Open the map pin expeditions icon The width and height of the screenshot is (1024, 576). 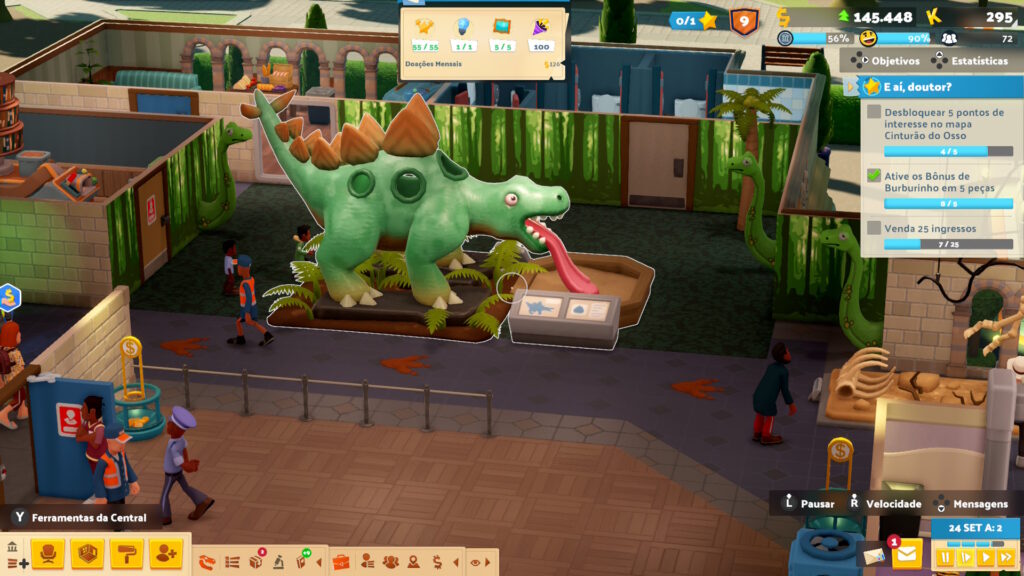[414, 562]
